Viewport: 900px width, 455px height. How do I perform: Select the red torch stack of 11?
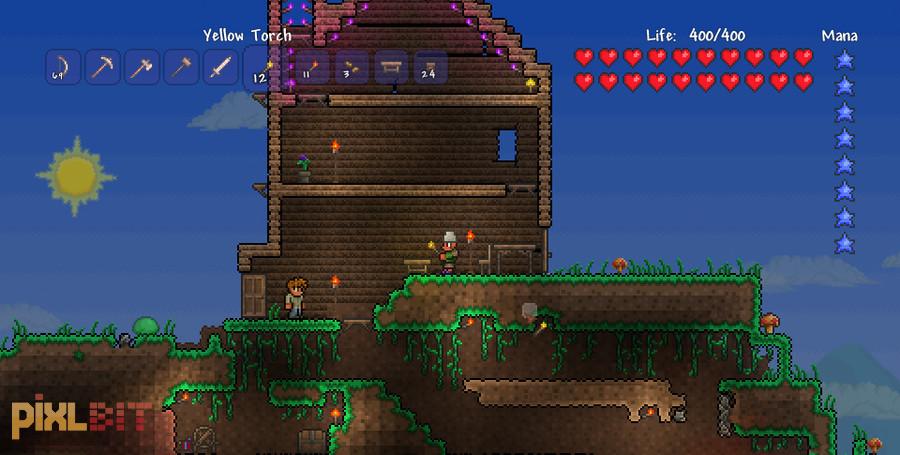pyautogui.click(x=311, y=68)
